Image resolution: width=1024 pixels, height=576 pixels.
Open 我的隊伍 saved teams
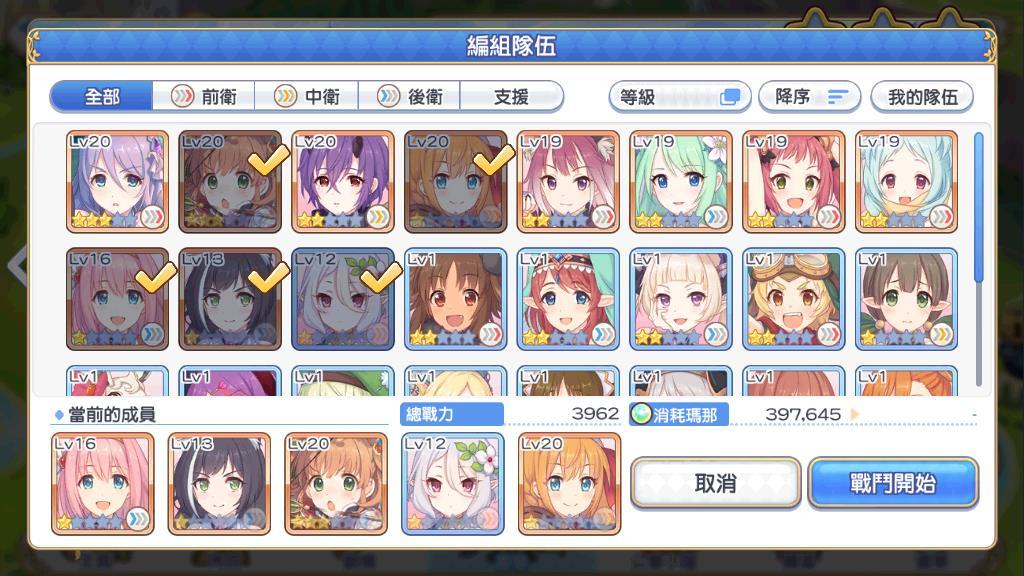pyautogui.click(x=922, y=97)
